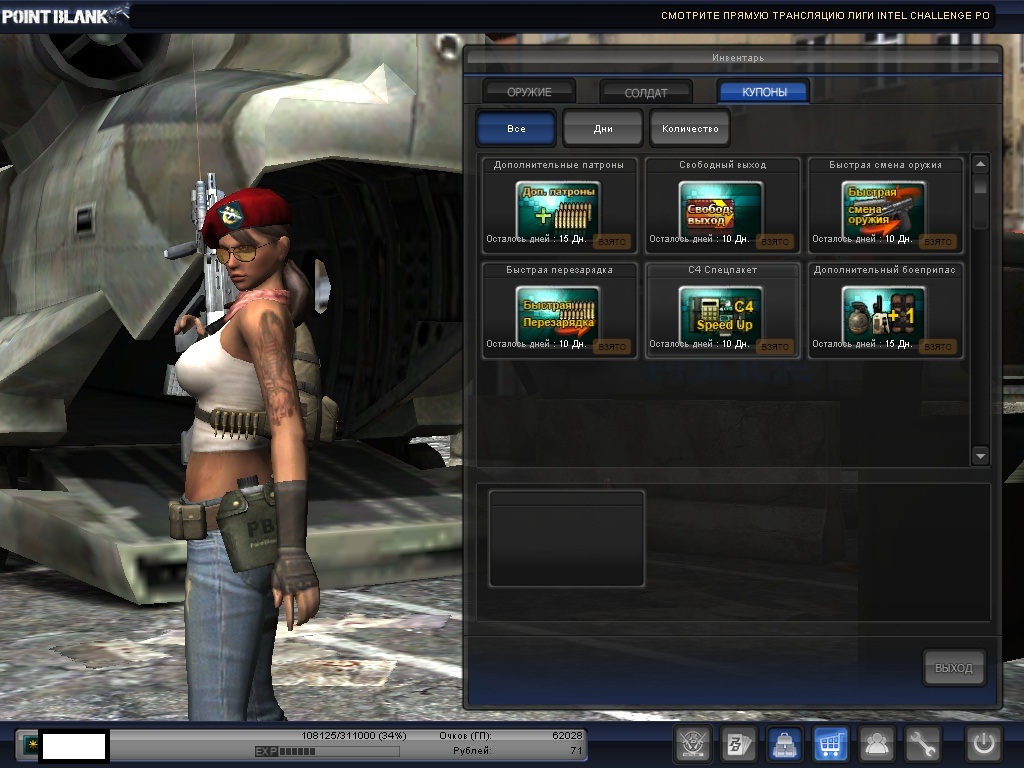Click the coupon list's down scroll arrow
The image size is (1024, 768).
pos(980,456)
